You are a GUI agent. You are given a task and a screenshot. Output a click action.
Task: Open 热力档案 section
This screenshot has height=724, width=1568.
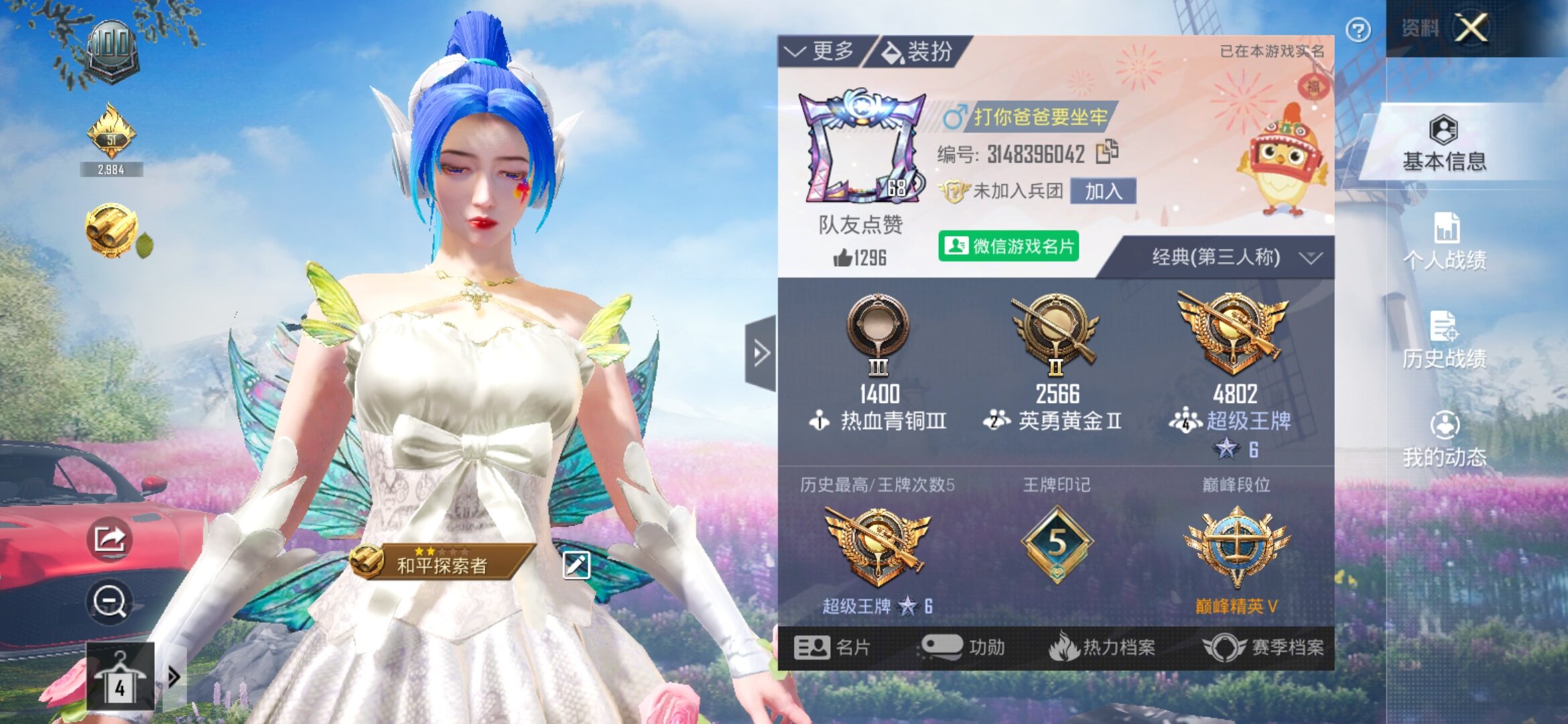[1102, 648]
